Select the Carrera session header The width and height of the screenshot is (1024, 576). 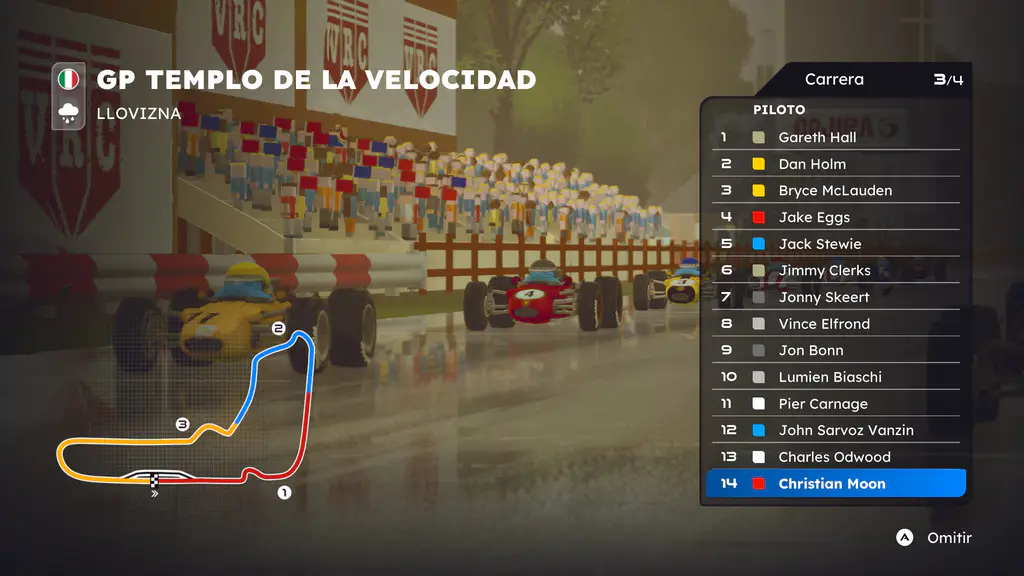coord(834,80)
